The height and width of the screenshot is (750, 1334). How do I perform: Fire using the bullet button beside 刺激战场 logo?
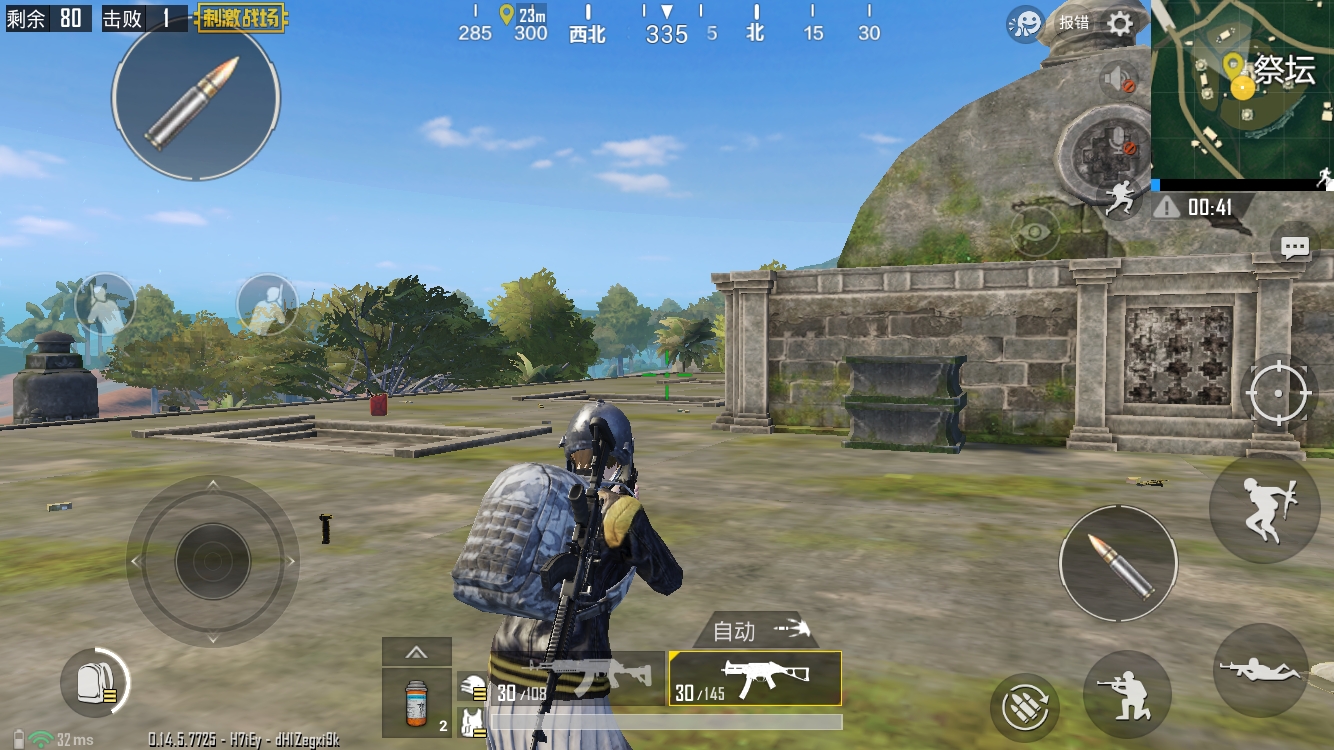tap(195, 97)
